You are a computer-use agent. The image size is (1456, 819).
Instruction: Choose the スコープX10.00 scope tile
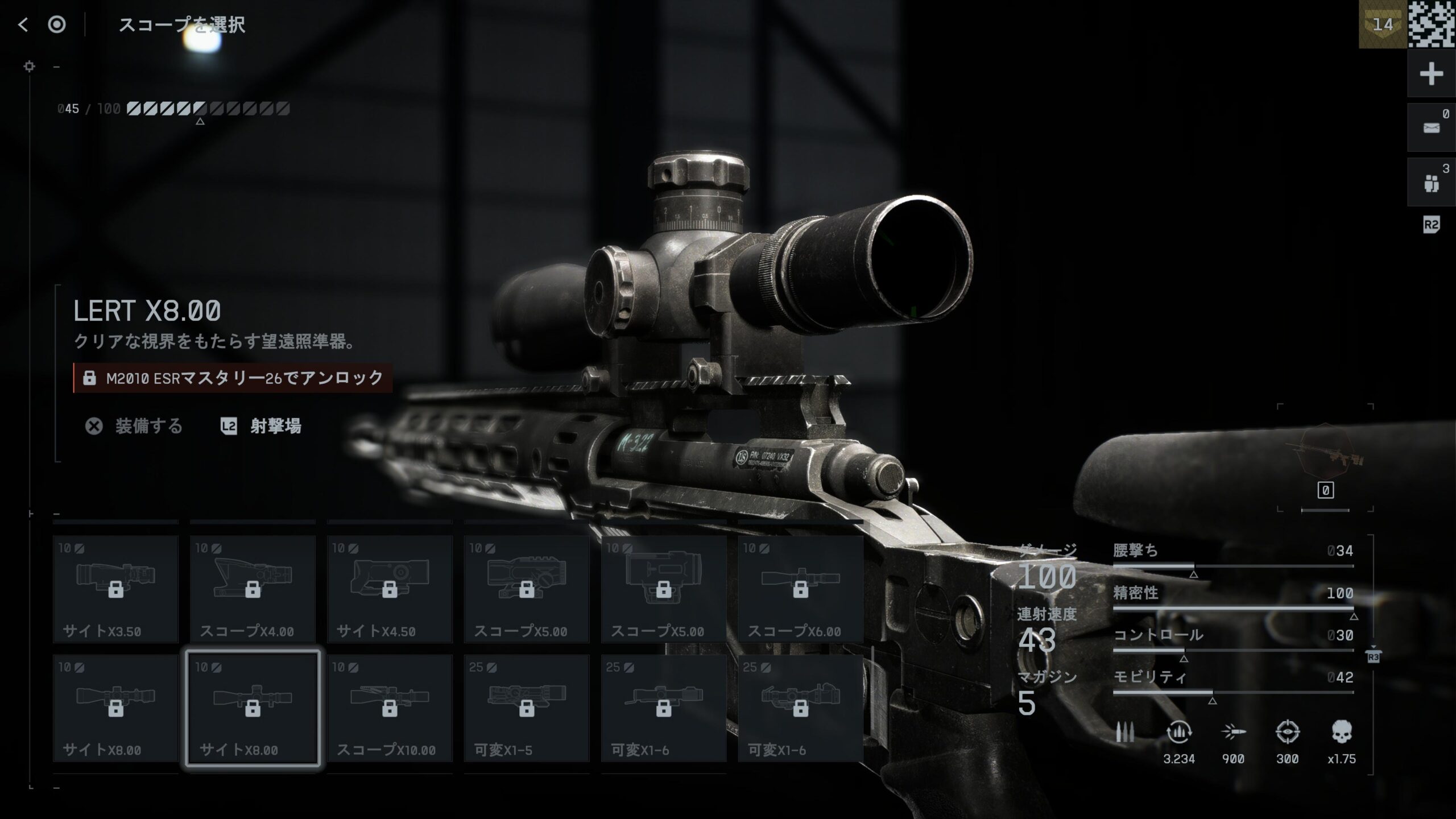(390, 708)
